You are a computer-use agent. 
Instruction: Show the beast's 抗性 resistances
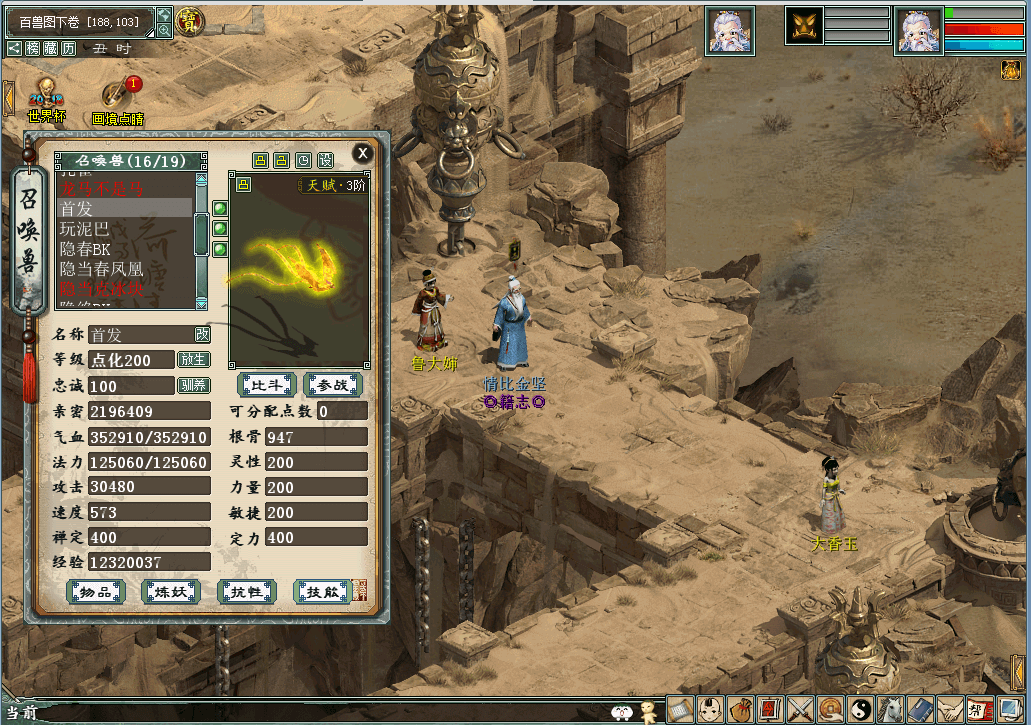coord(246,592)
